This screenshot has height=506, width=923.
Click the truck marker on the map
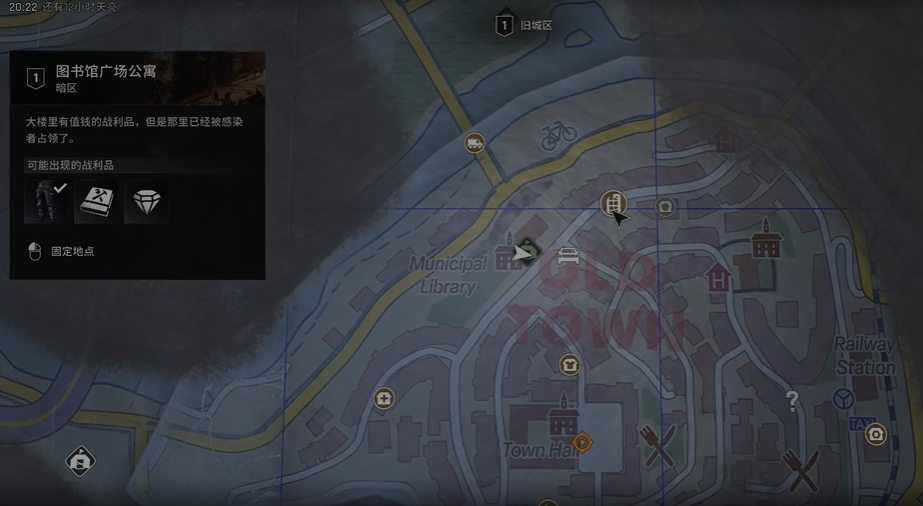(x=475, y=144)
